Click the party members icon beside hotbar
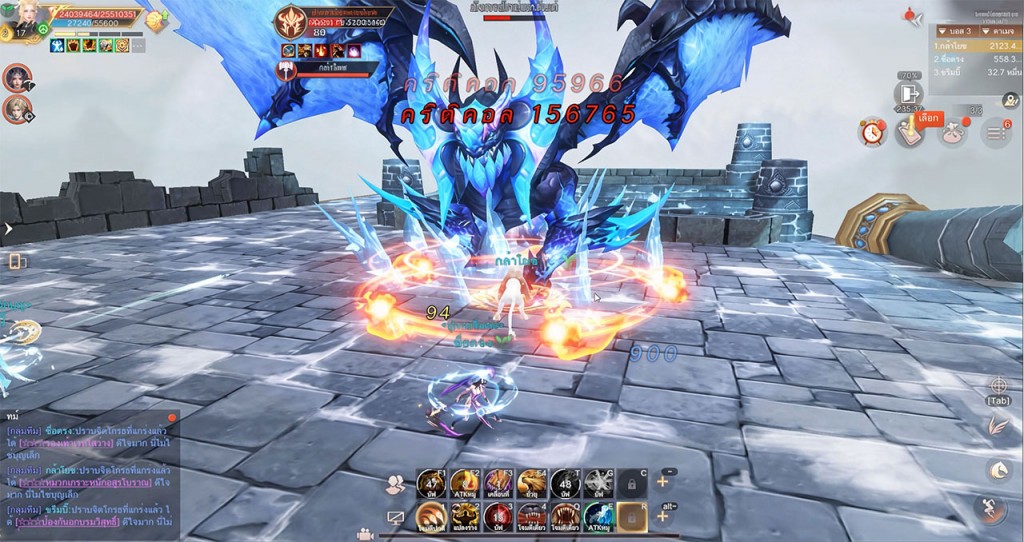 coord(395,484)
